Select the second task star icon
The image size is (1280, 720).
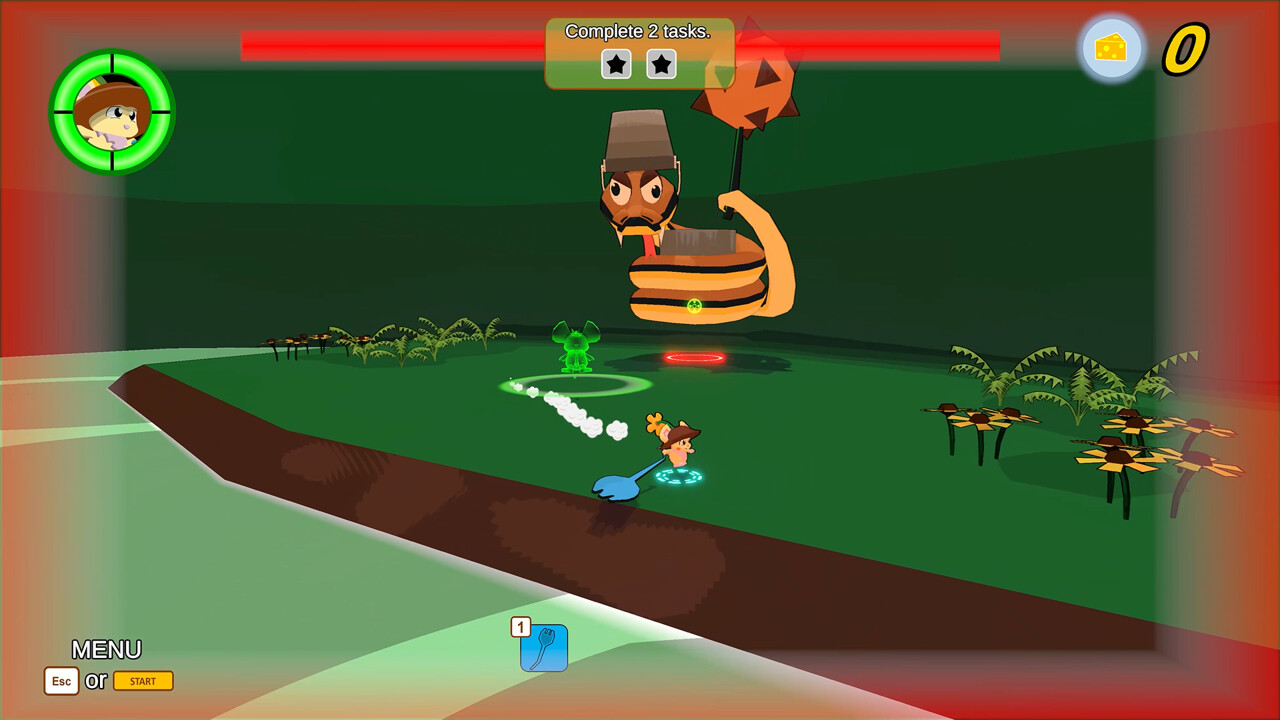point(661,64)
